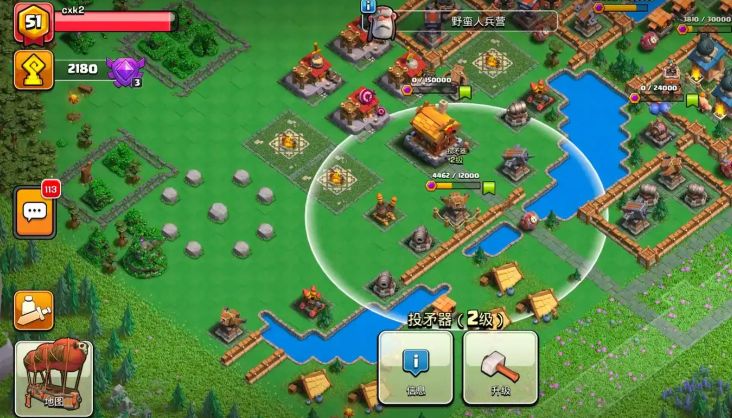Select the cannon button above the map

[34, 310]
